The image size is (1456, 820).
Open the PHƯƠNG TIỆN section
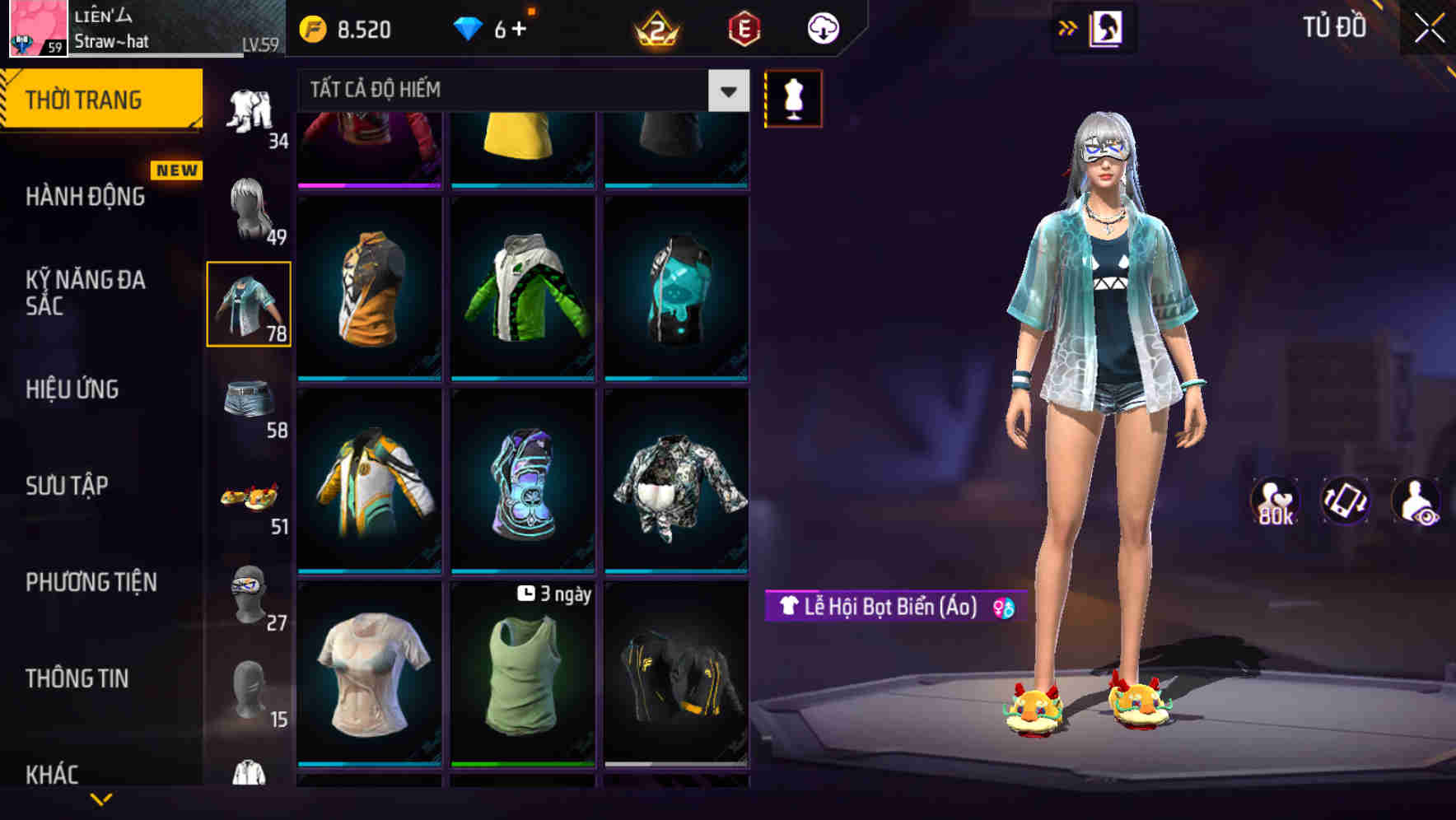pos(91,582)
